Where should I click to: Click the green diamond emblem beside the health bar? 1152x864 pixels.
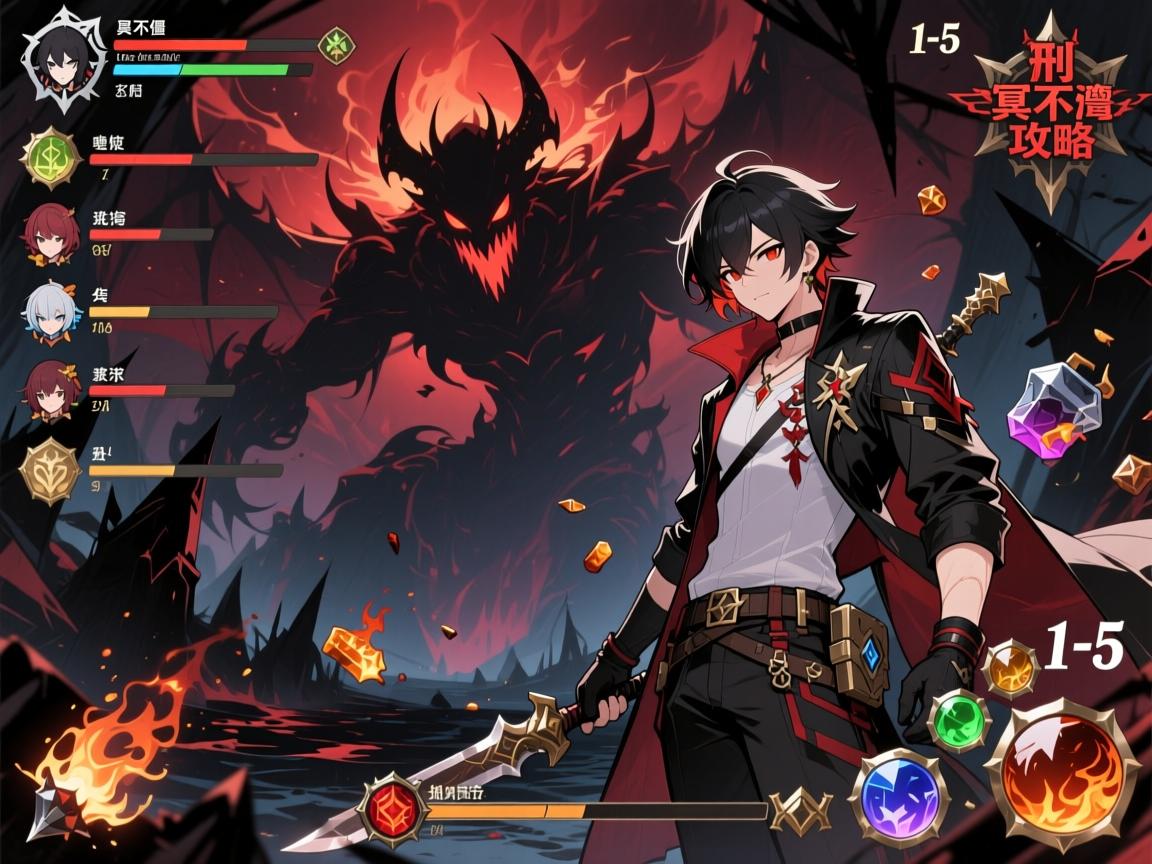click(x=335, y=45)
